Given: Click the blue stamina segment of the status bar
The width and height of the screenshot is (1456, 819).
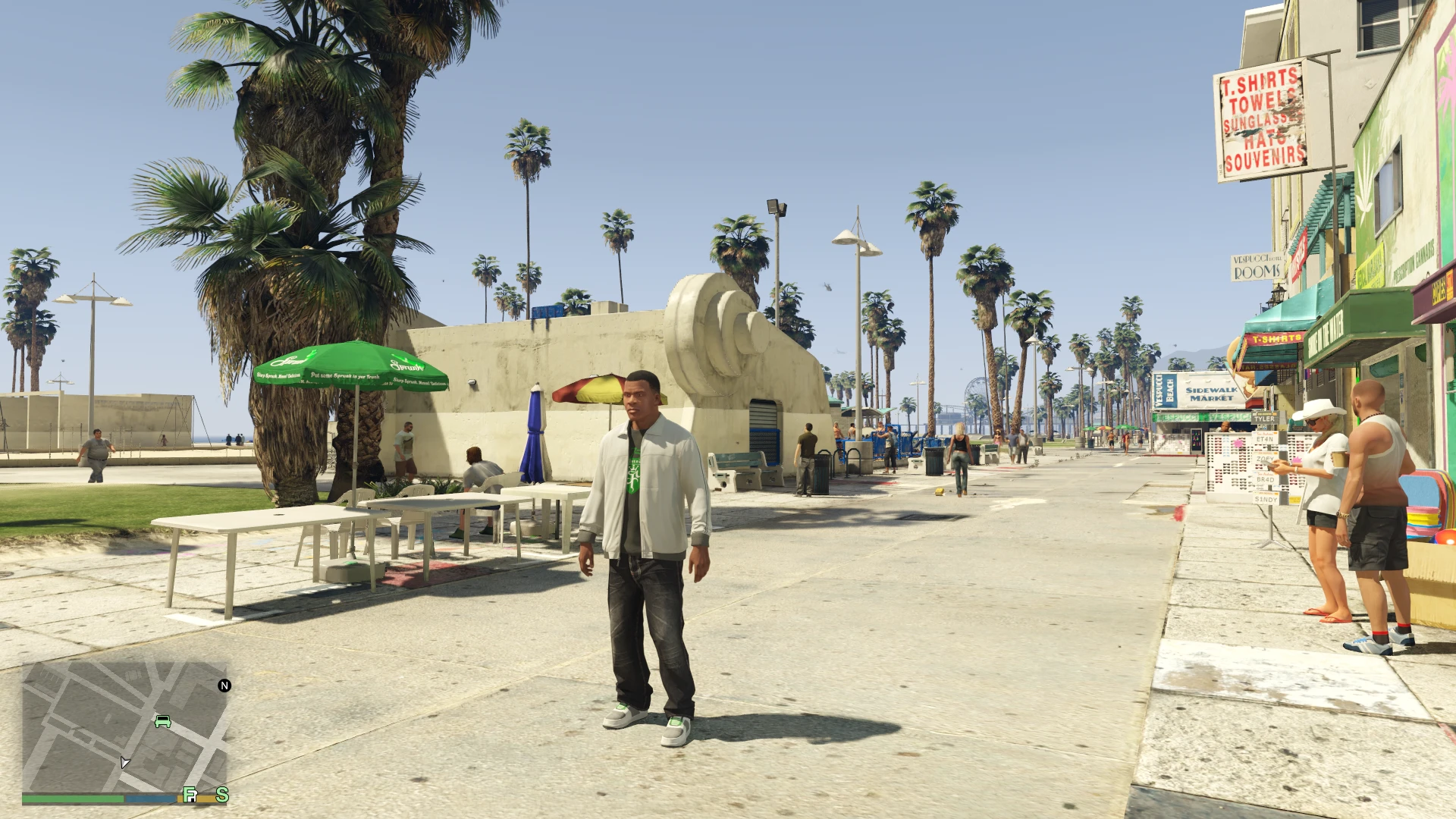Looking at the screenshot, I should (149, 799).
